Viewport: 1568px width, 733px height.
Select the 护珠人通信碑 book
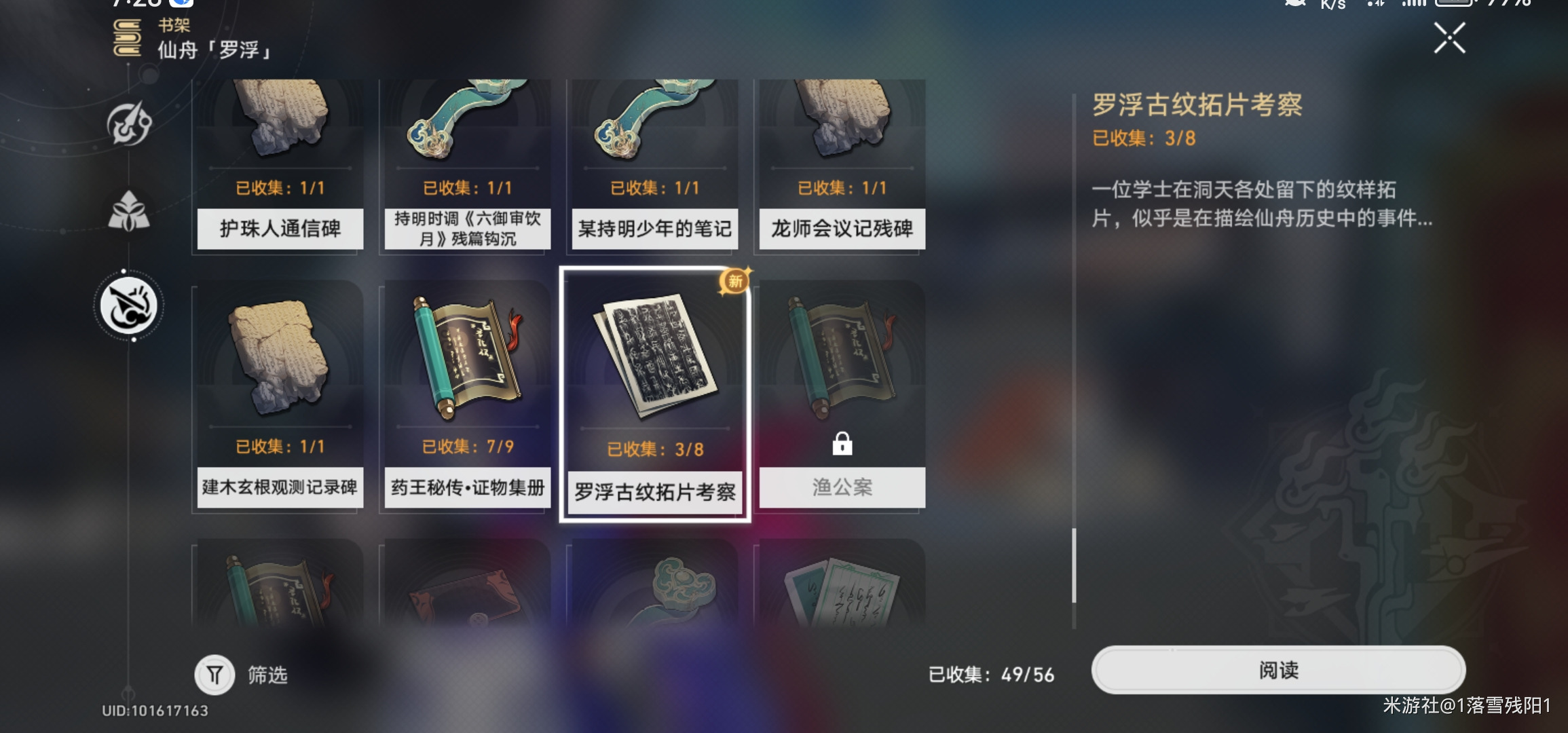(x=278, y=163)
